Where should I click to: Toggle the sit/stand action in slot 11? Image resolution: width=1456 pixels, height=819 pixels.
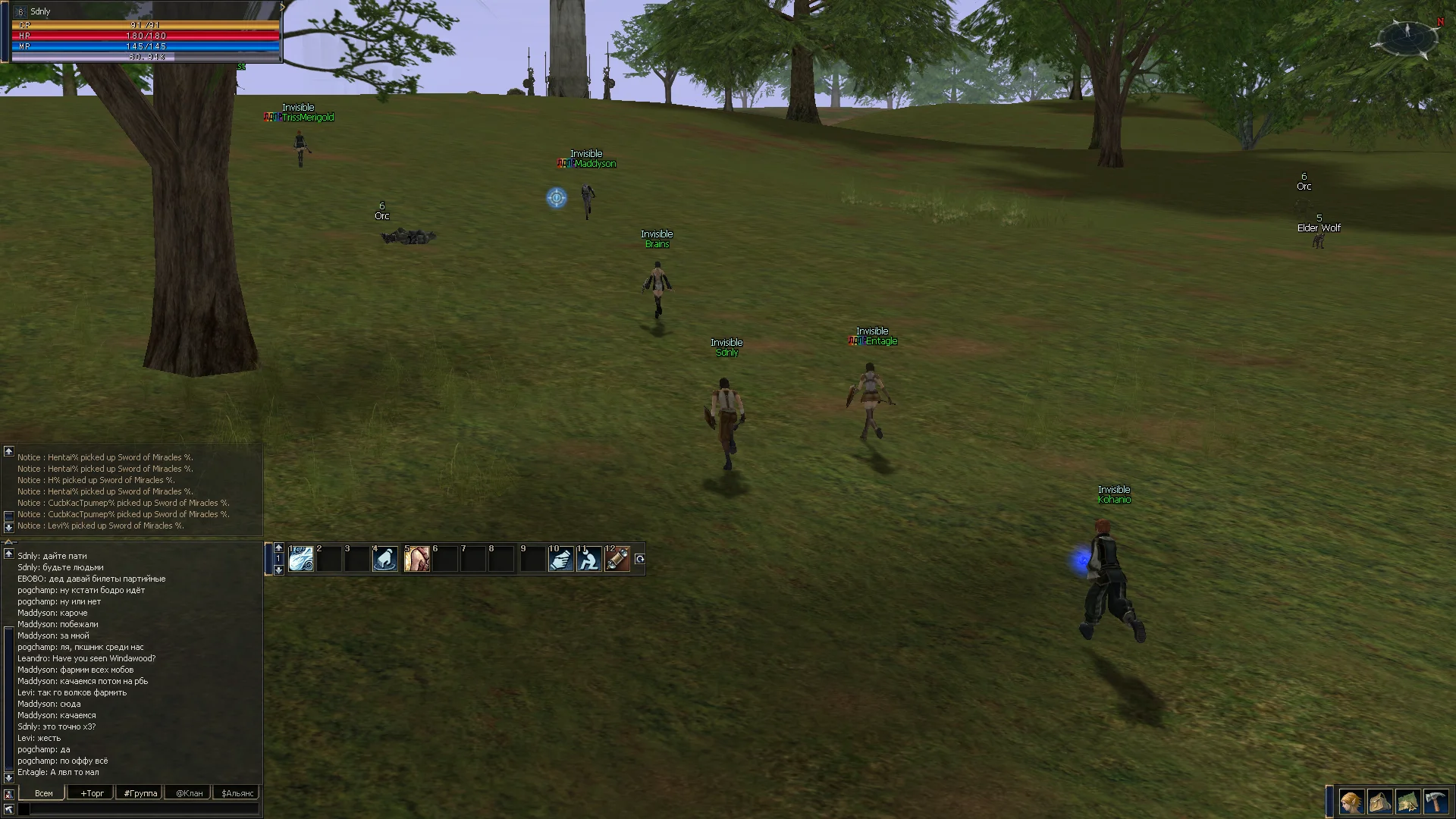(x=589, y=559)
